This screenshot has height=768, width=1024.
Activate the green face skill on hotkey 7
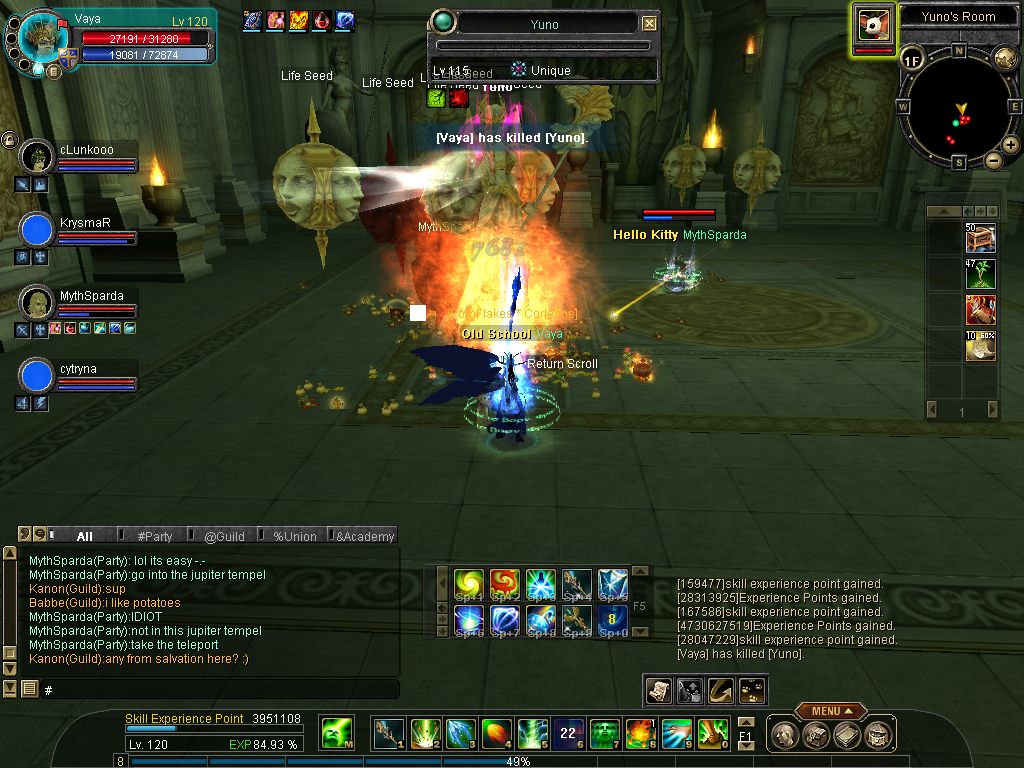pyautogui.click(x=604, y=734)
